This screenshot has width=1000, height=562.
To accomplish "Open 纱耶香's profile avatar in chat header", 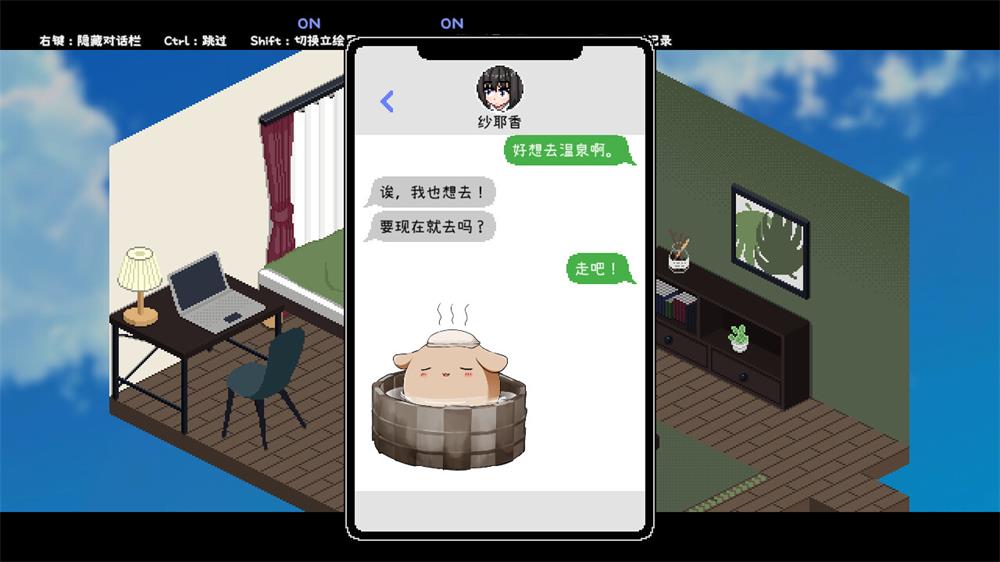I will coord(498,88).
